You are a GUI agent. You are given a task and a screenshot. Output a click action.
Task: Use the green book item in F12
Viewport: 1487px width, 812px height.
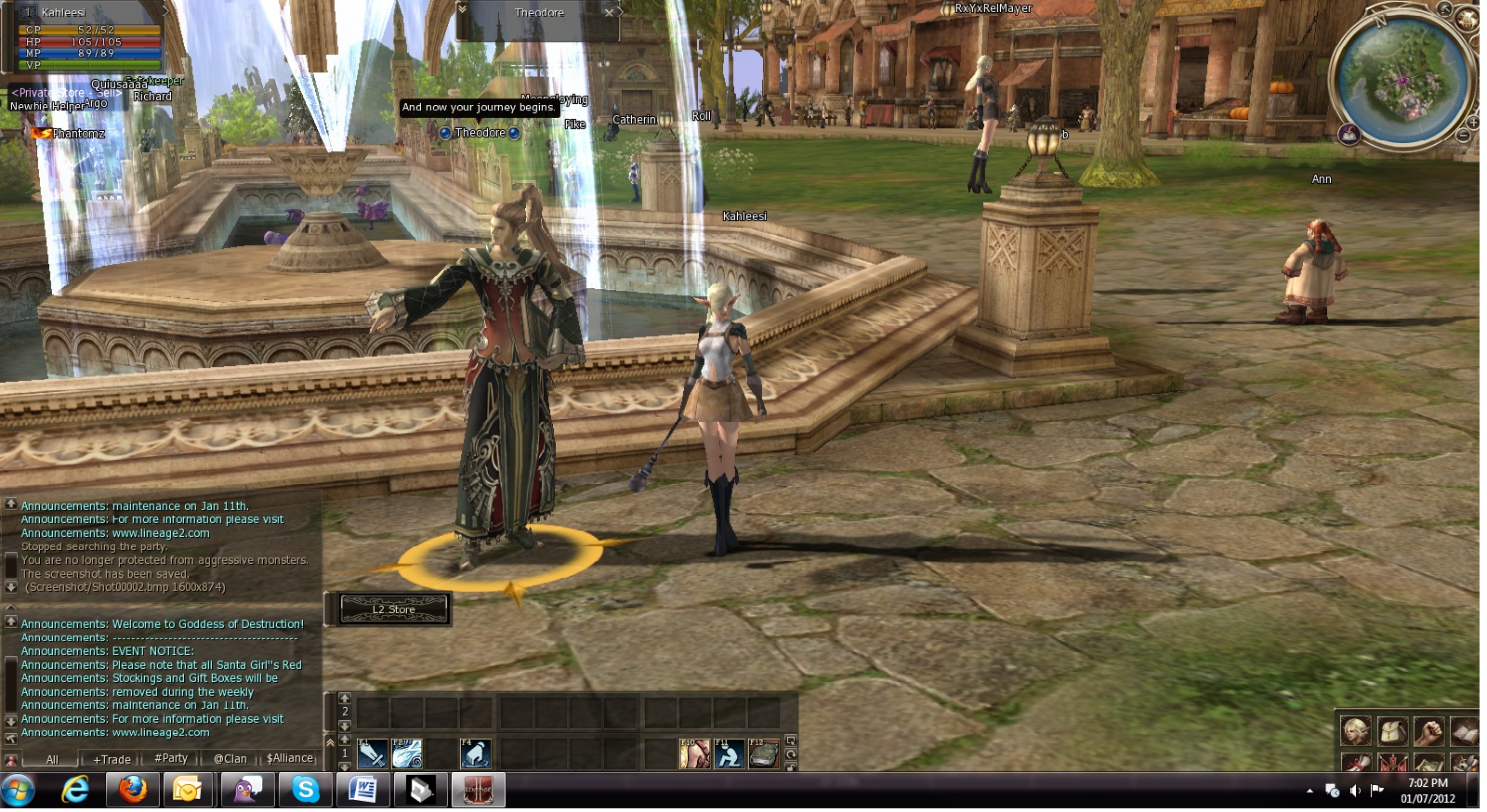coord(763,753)
